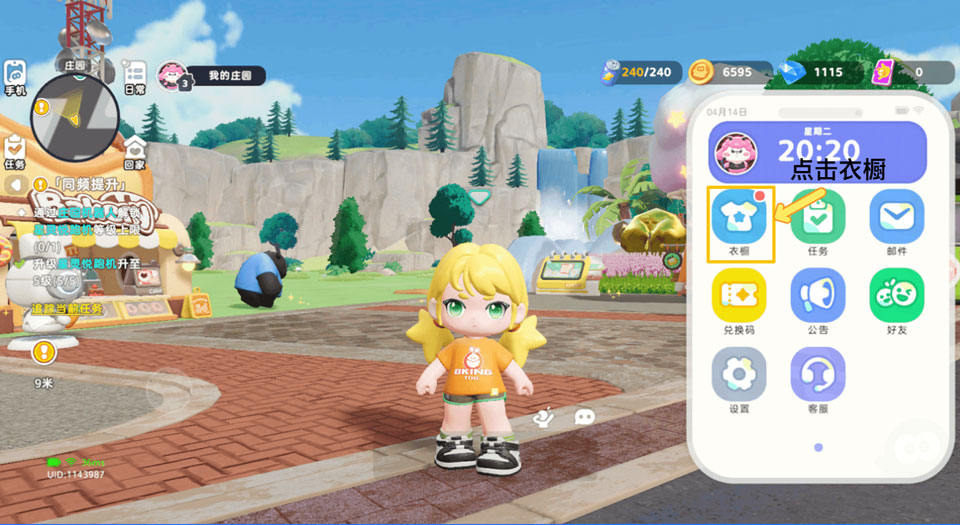This screenshot has height=525, width=960.
Task: Collapse the quest tracker with the arrow
Action: pos(15,185)
